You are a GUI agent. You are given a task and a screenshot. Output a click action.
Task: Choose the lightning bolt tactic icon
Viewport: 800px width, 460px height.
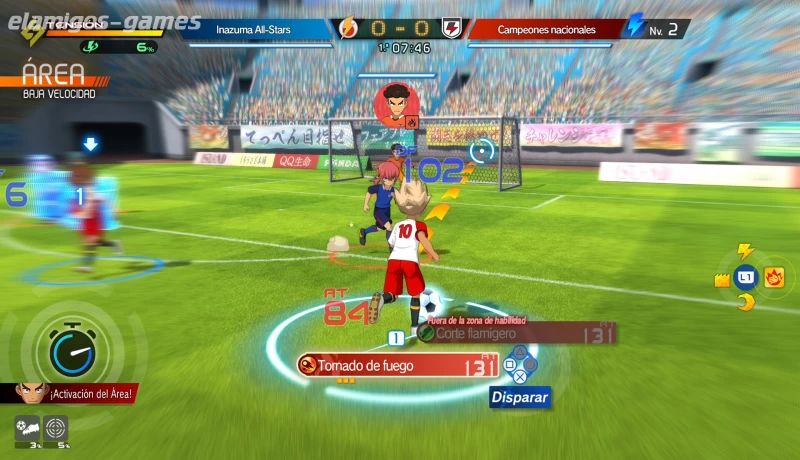pyautogui.click(x=744, y=251)
